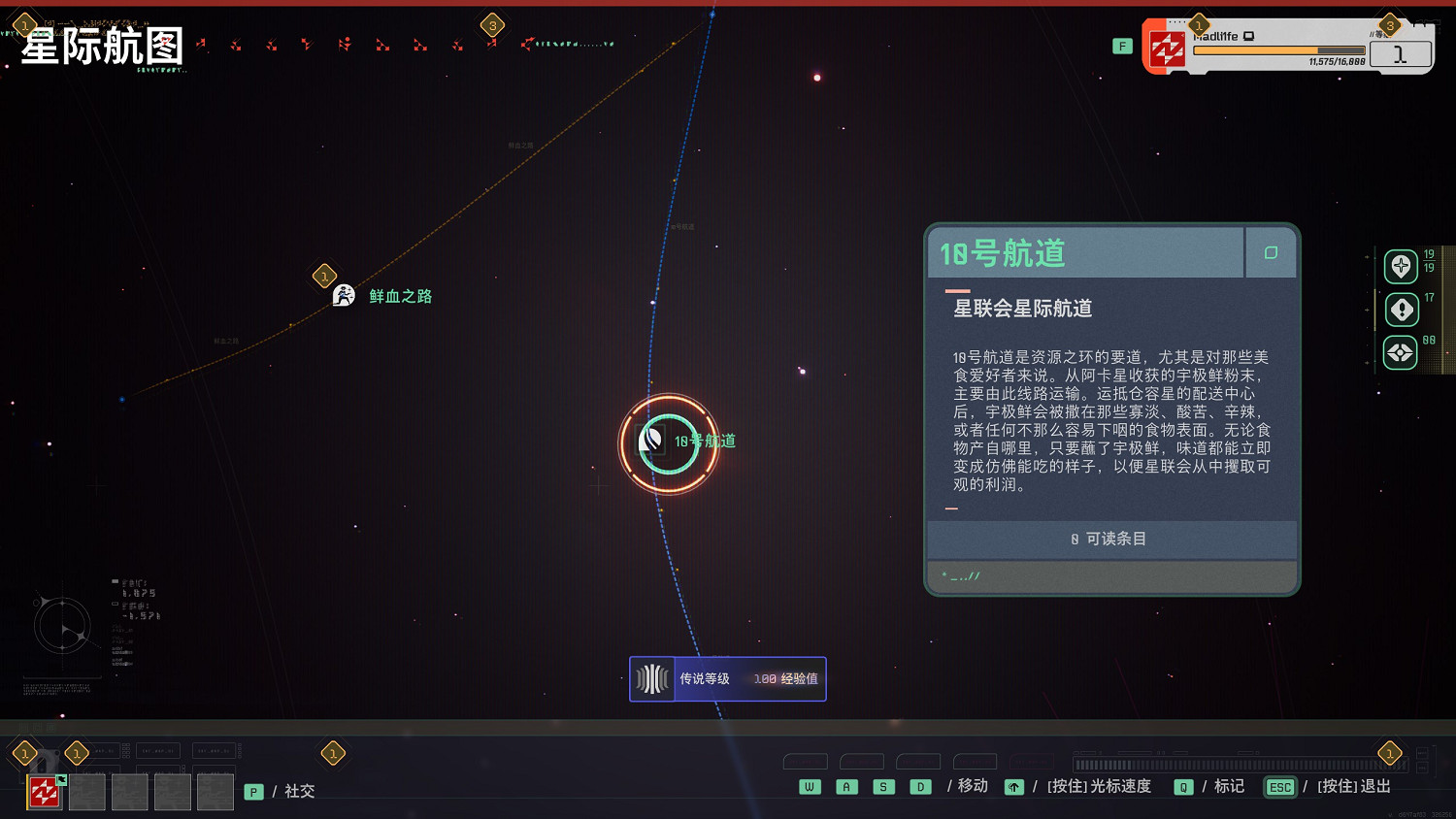Viewport: 1456px width, 819px height.
Task: Toggle marking with the Q 标记 control
Action: click(1182, 787)
